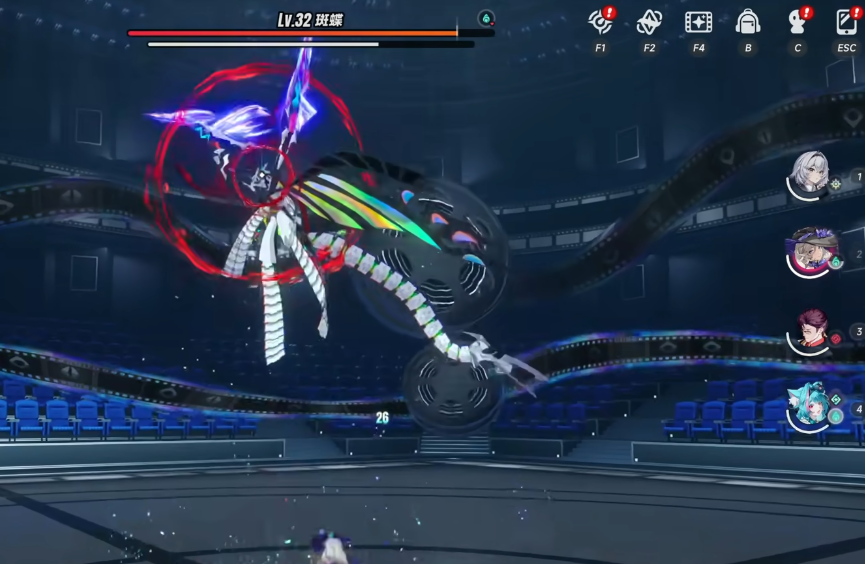Viewport: 865px width, 564px height.
Task: Open the film-strip icon labeled F4
Action: 698,22
